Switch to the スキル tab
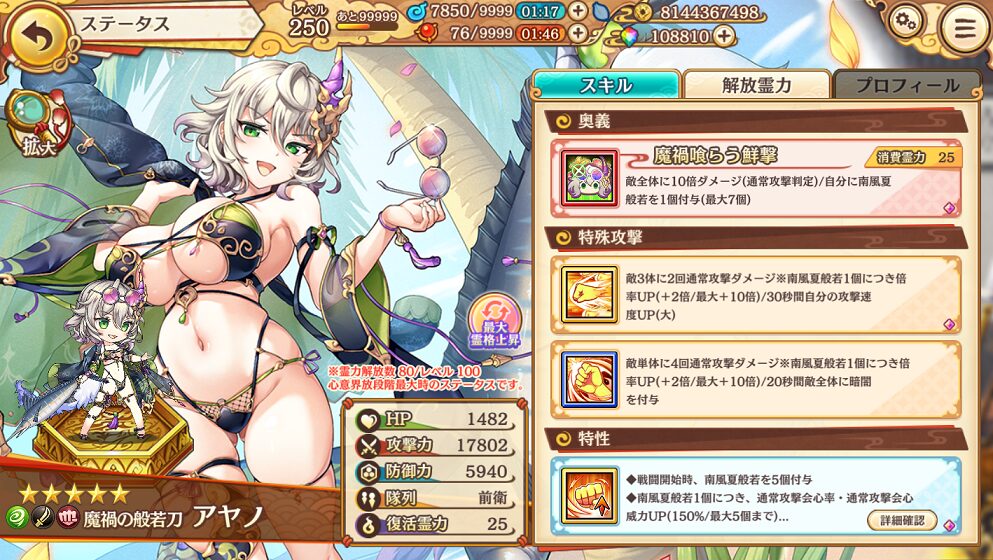Image resolution: width=993 pixels, height=560 pixels. pos(606,85)
